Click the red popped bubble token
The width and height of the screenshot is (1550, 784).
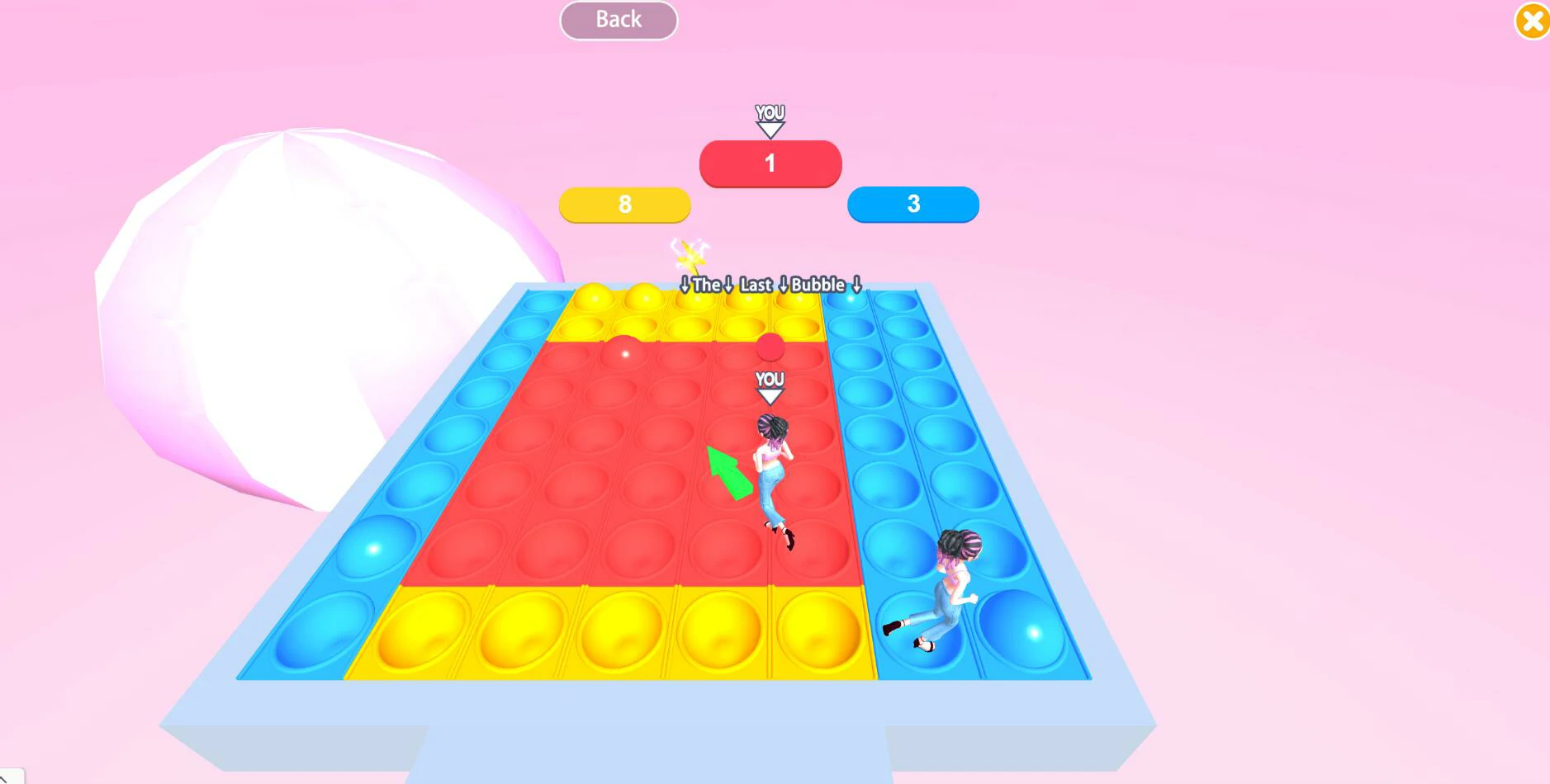(x=770, y=347)
